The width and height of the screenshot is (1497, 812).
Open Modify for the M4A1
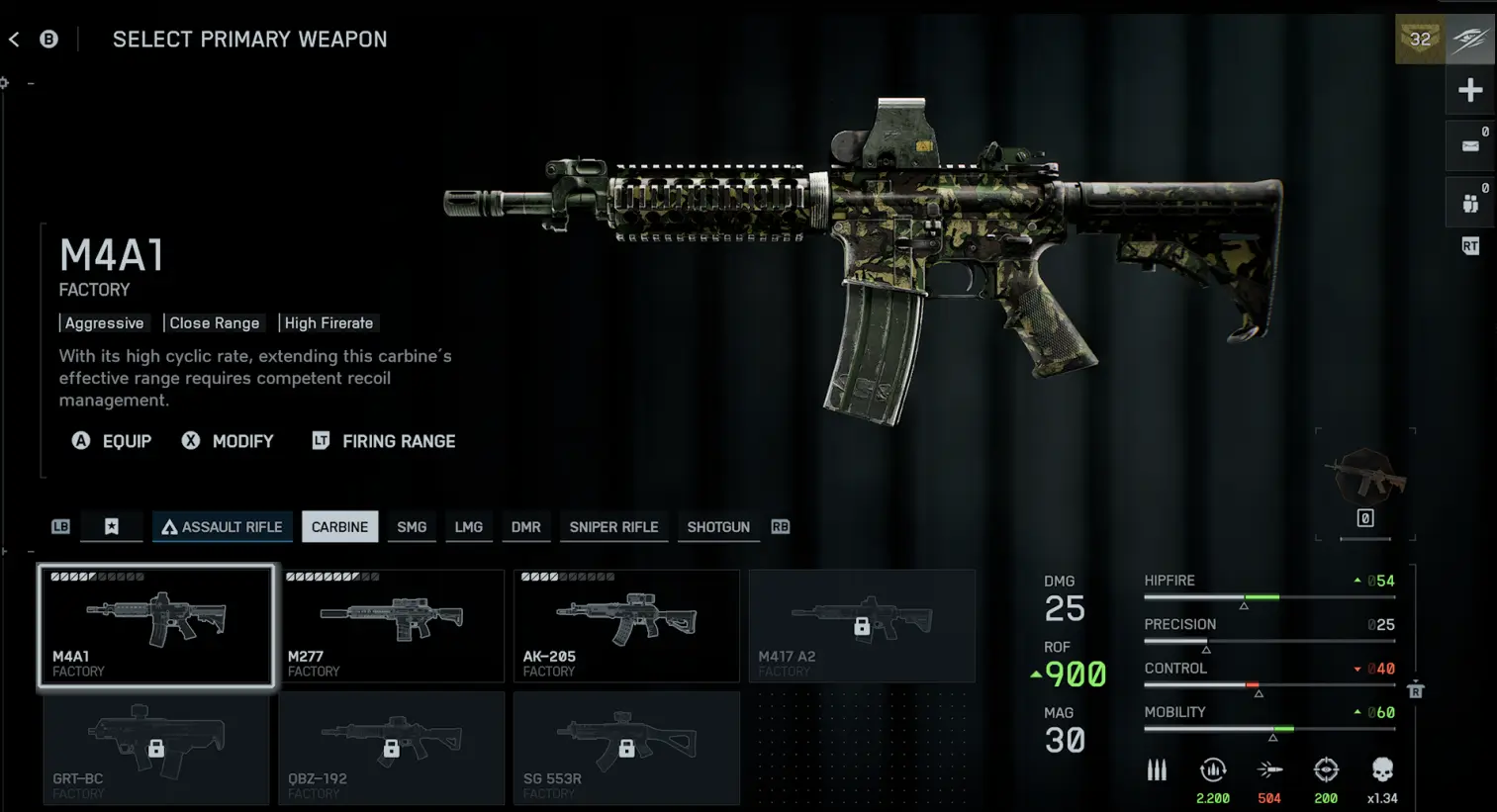tap(228, 441)
